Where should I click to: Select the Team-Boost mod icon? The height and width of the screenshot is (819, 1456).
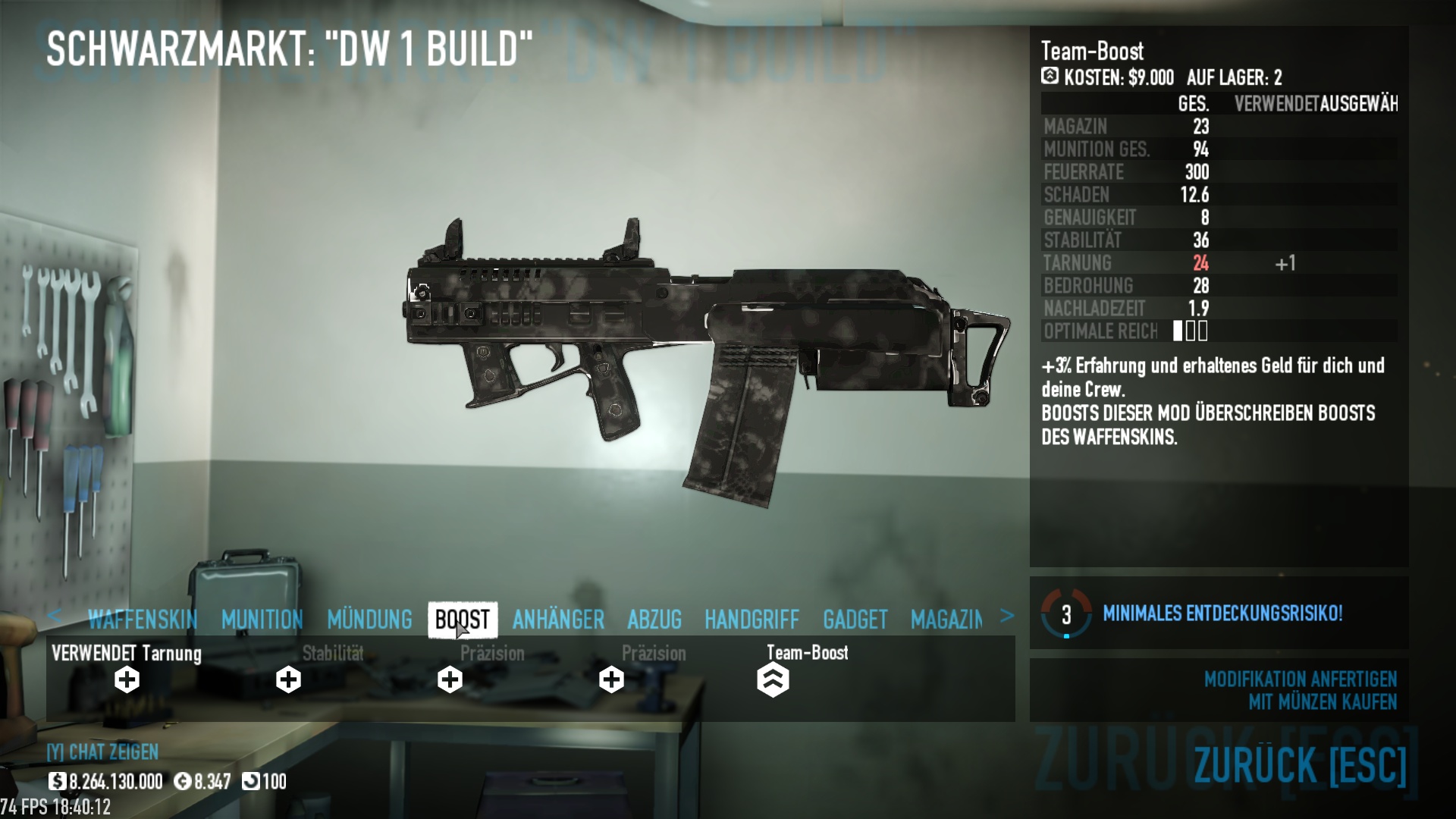(x=773, y=679)
